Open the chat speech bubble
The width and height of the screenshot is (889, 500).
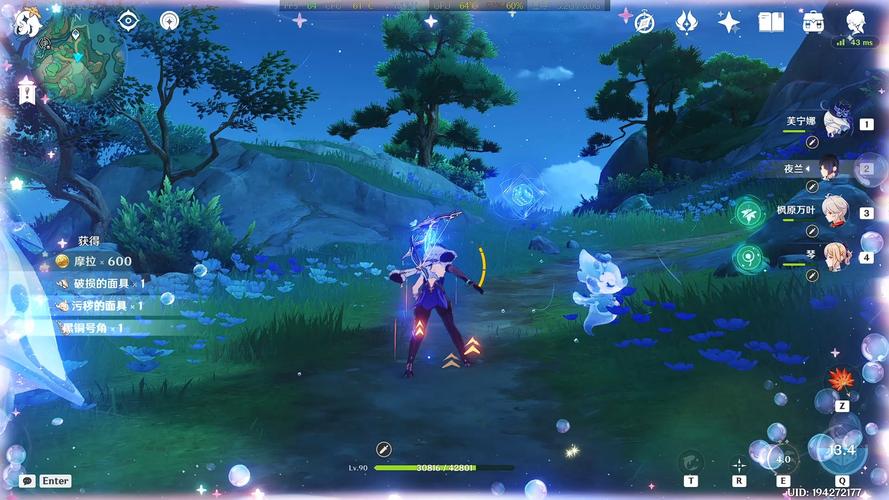coord(27,481)
